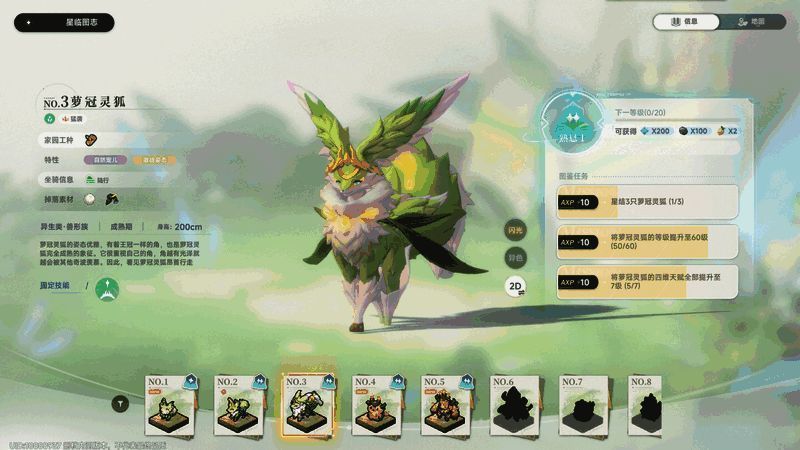Switch the model to 2D view
The image size is (800, 450).
tap(515, 284)
